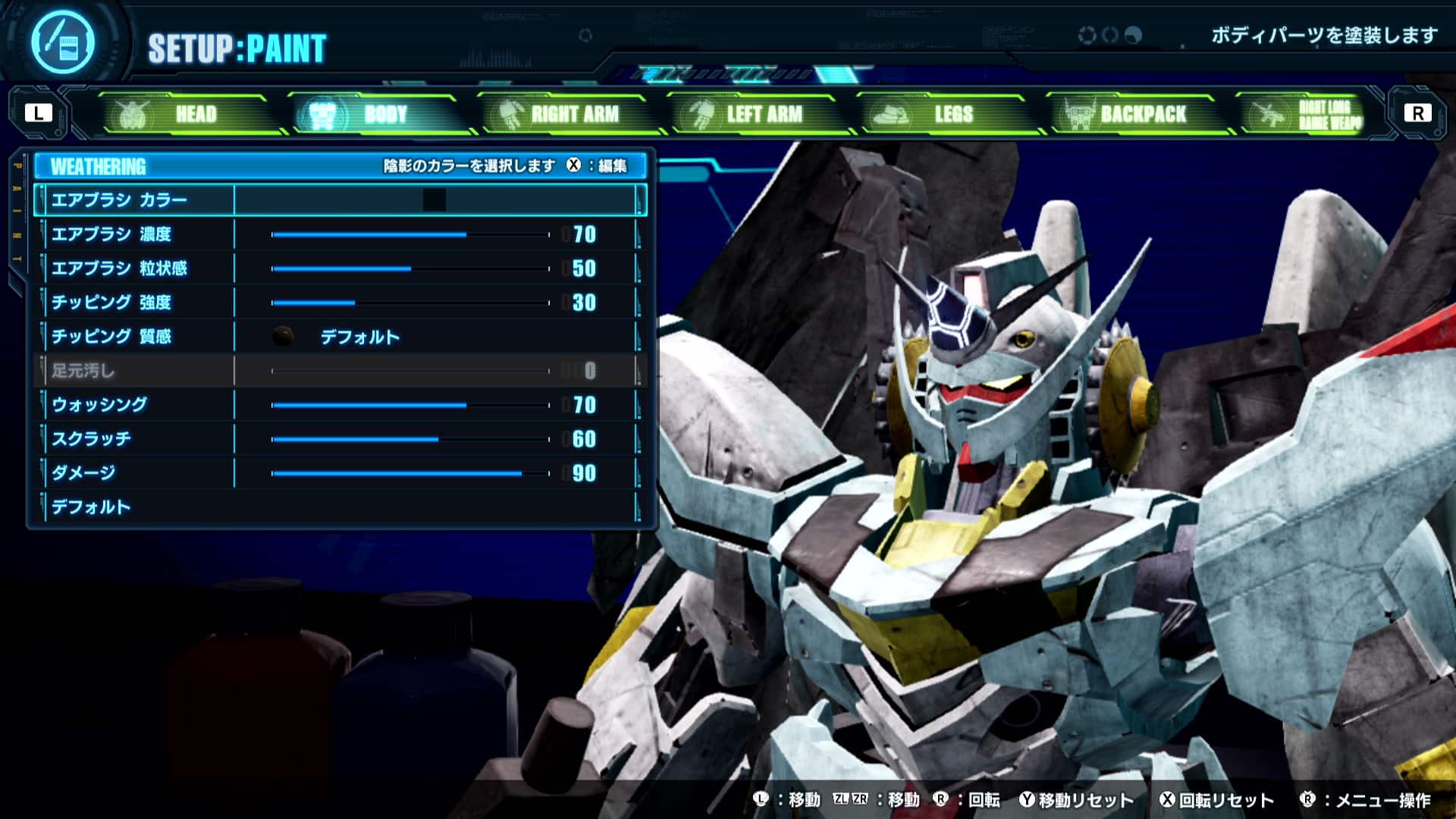Click the textured sphere icon beside チッピング 質感
The height and width of the screenshot is (819, 1456).
coord(283,336)
